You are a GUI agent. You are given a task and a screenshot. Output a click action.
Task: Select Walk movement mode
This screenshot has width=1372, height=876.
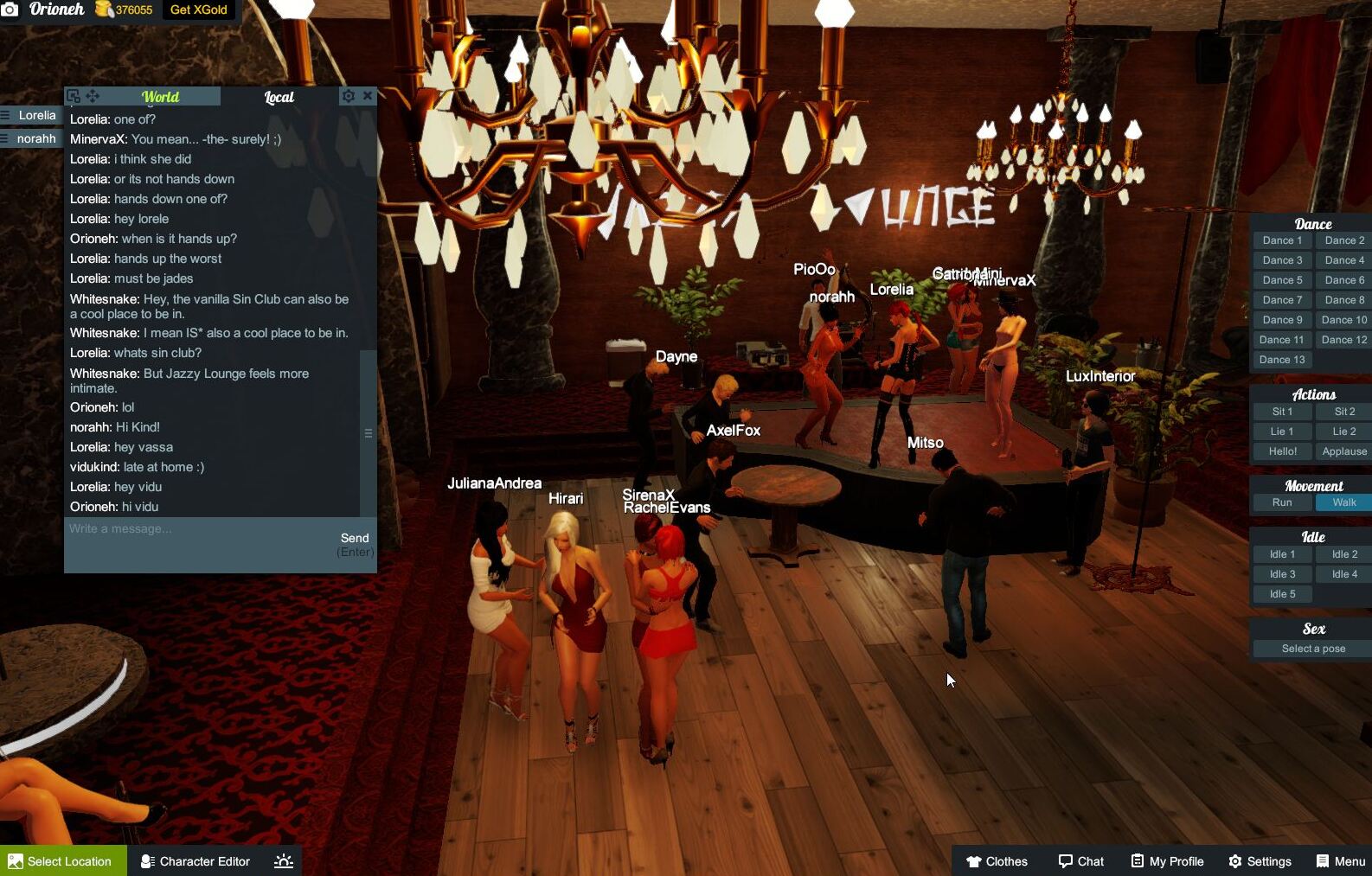pyautogui.click(x=1342, y=502)
